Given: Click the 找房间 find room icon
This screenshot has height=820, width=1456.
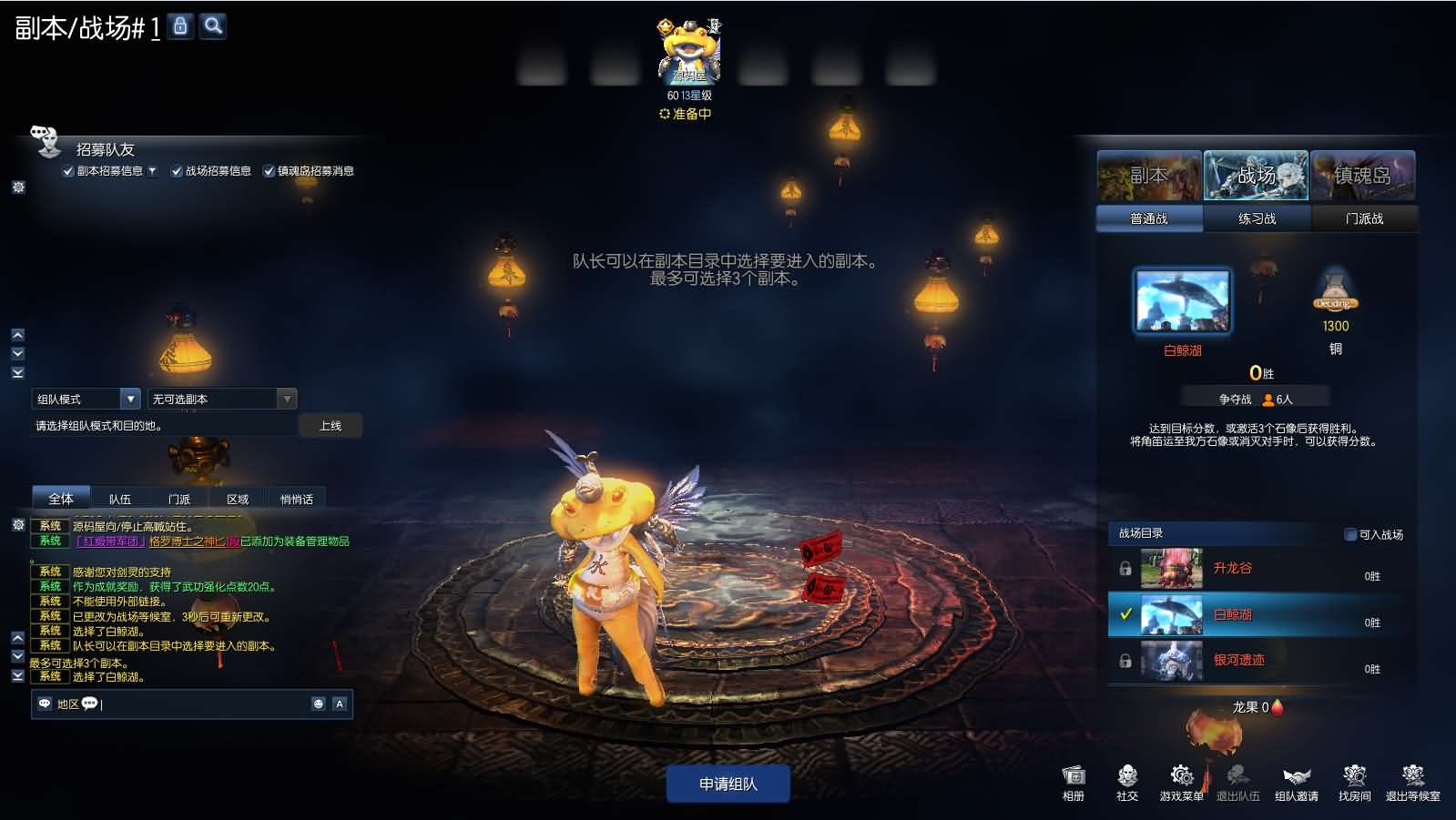Looking at the screenshot, I should (x=1355, y=780).
